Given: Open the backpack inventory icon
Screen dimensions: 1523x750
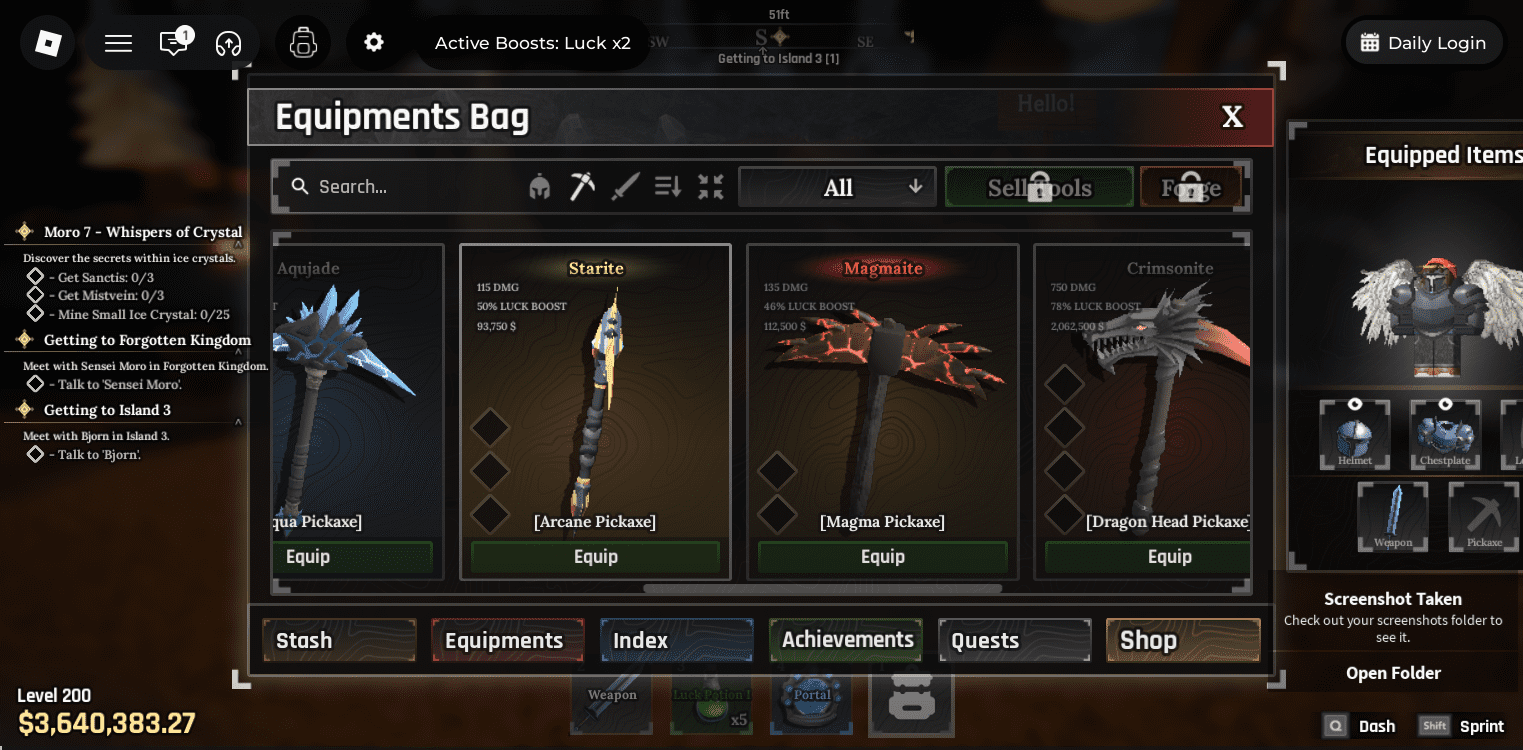Looking at the screenshot, I should [303, 42].
